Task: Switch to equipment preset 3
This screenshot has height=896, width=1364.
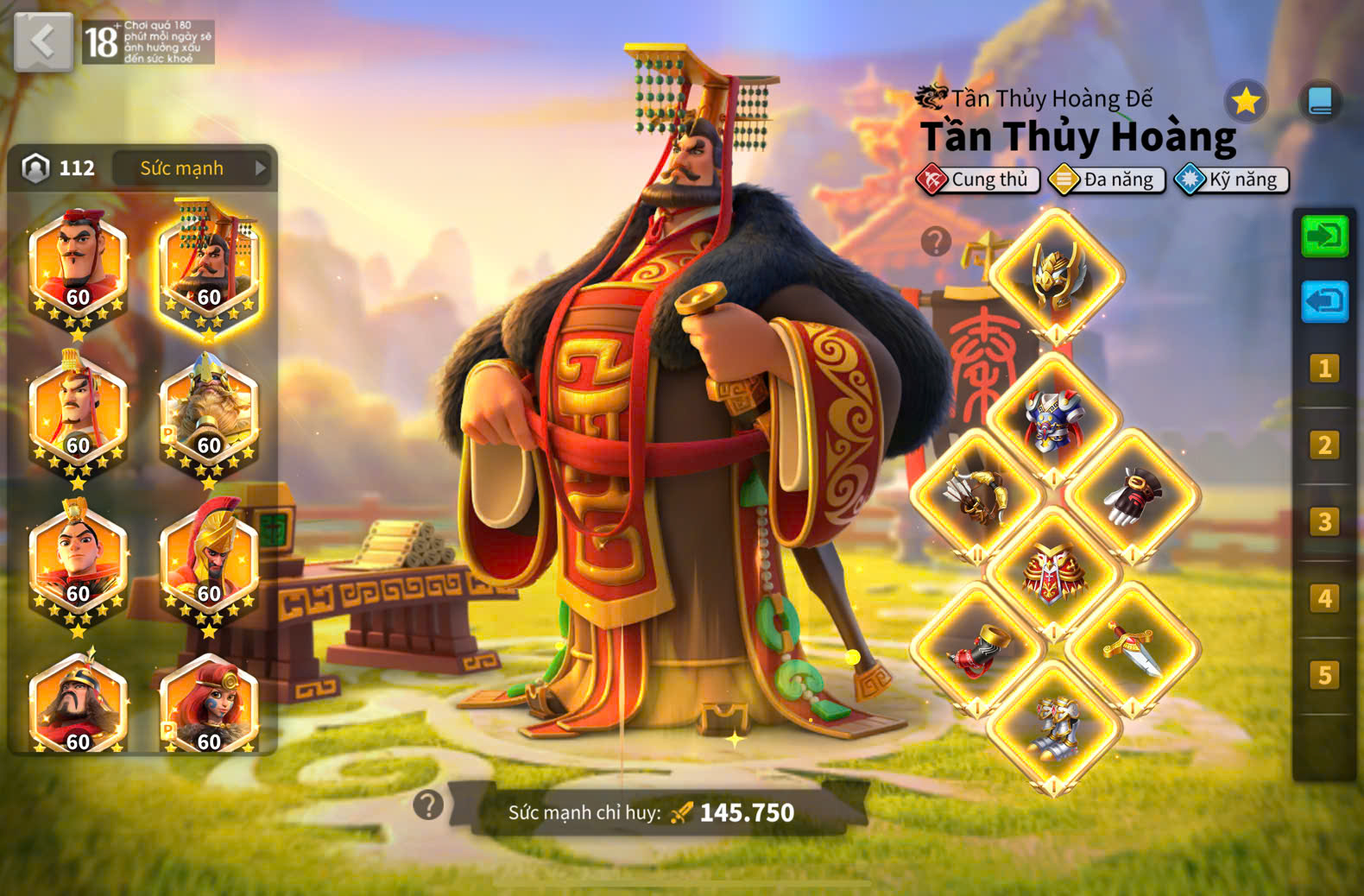Action: 1324,521
